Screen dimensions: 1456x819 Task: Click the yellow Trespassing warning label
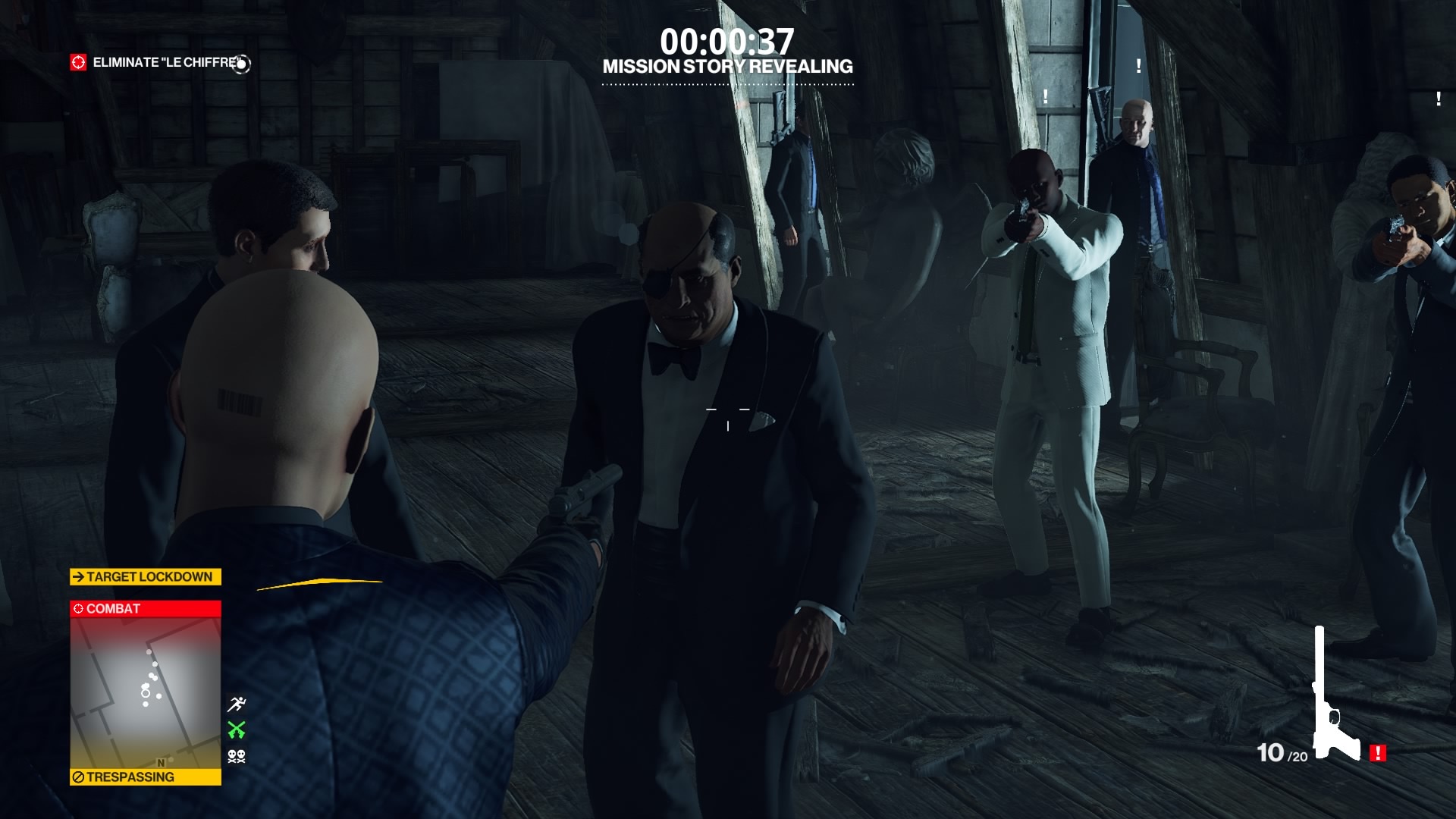click(x=146, y=777)
